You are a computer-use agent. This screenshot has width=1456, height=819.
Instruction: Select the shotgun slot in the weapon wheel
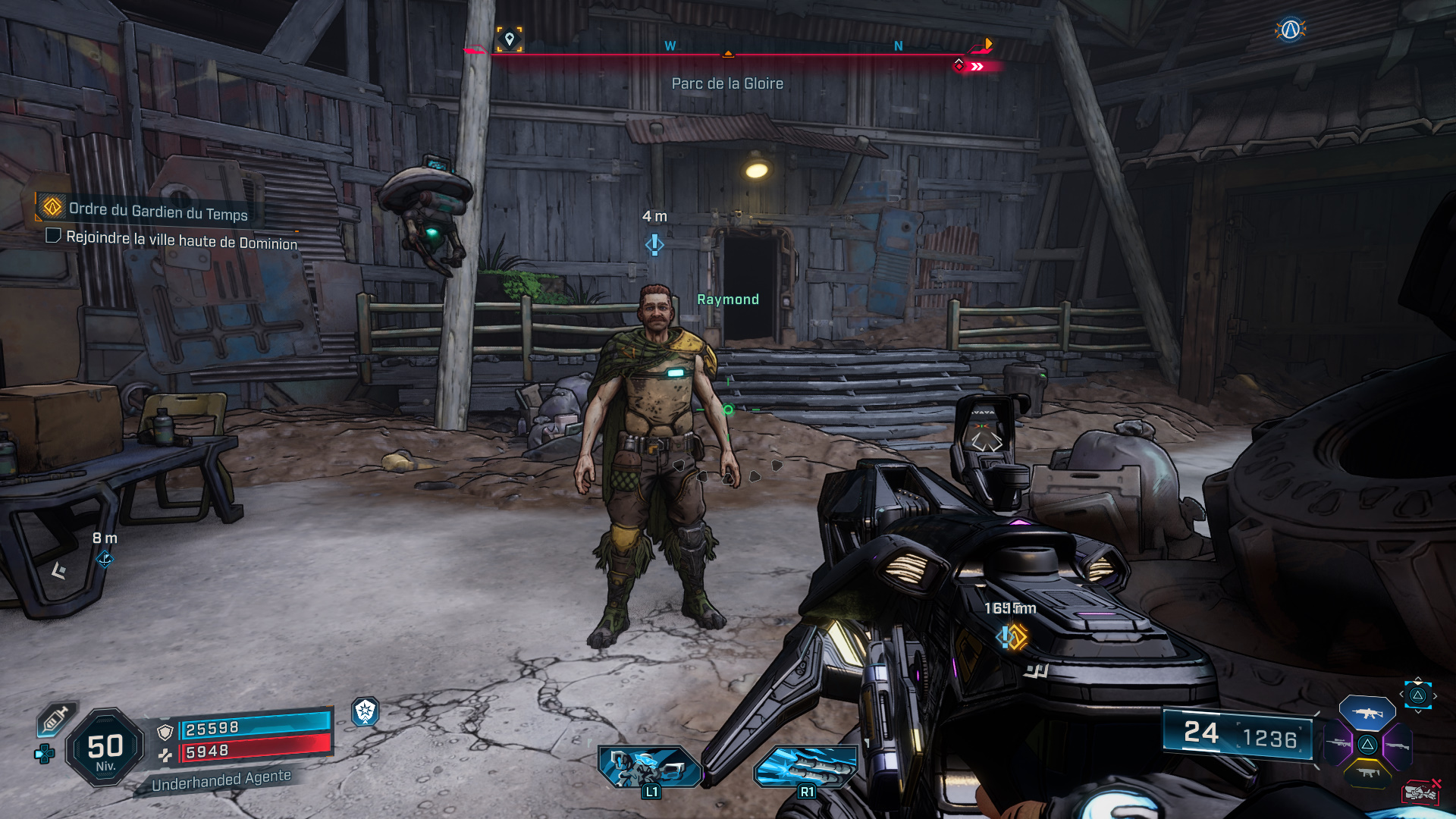(x=1398, y=745)
